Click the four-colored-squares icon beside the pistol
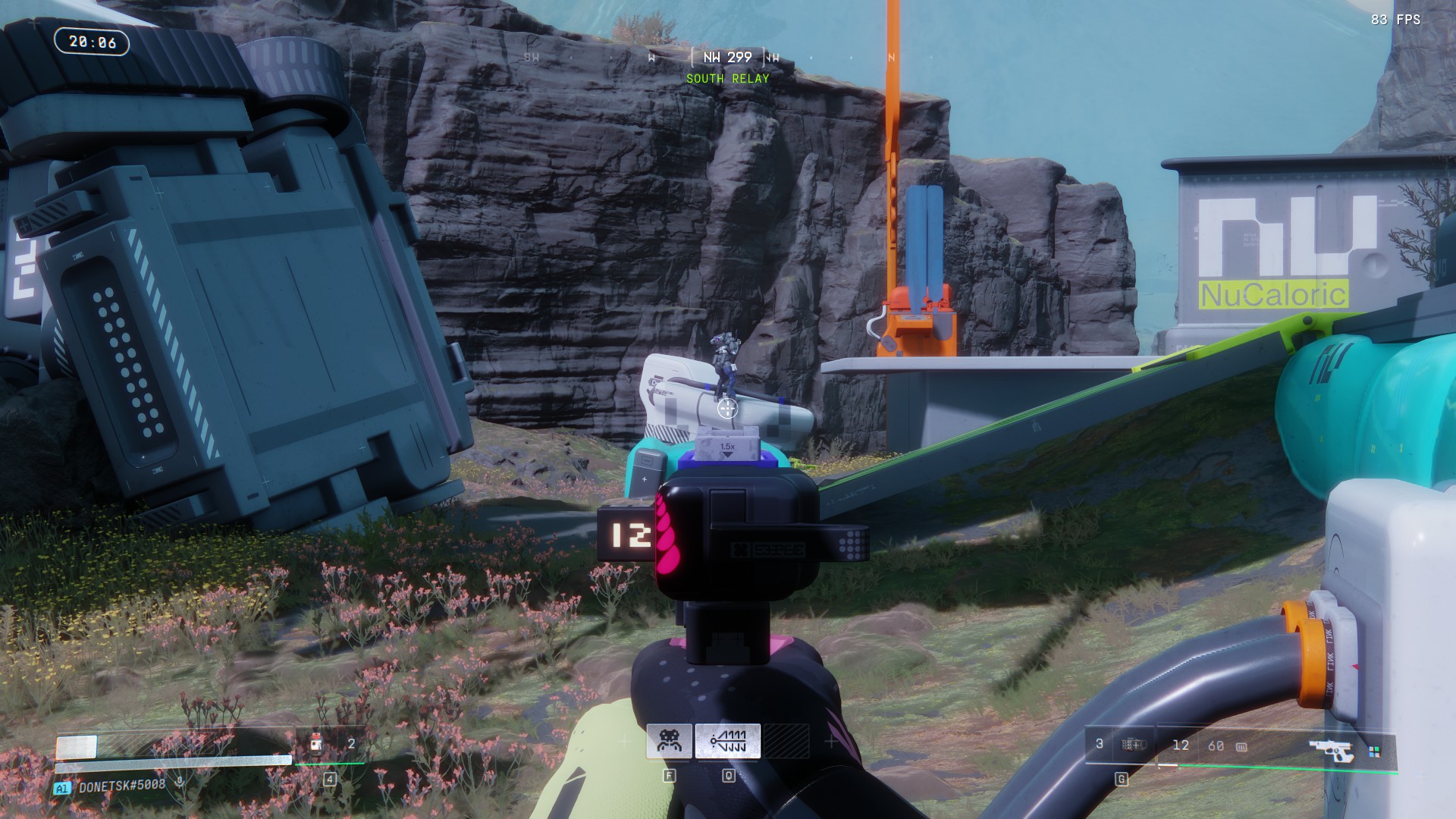 coord(1374,752)
